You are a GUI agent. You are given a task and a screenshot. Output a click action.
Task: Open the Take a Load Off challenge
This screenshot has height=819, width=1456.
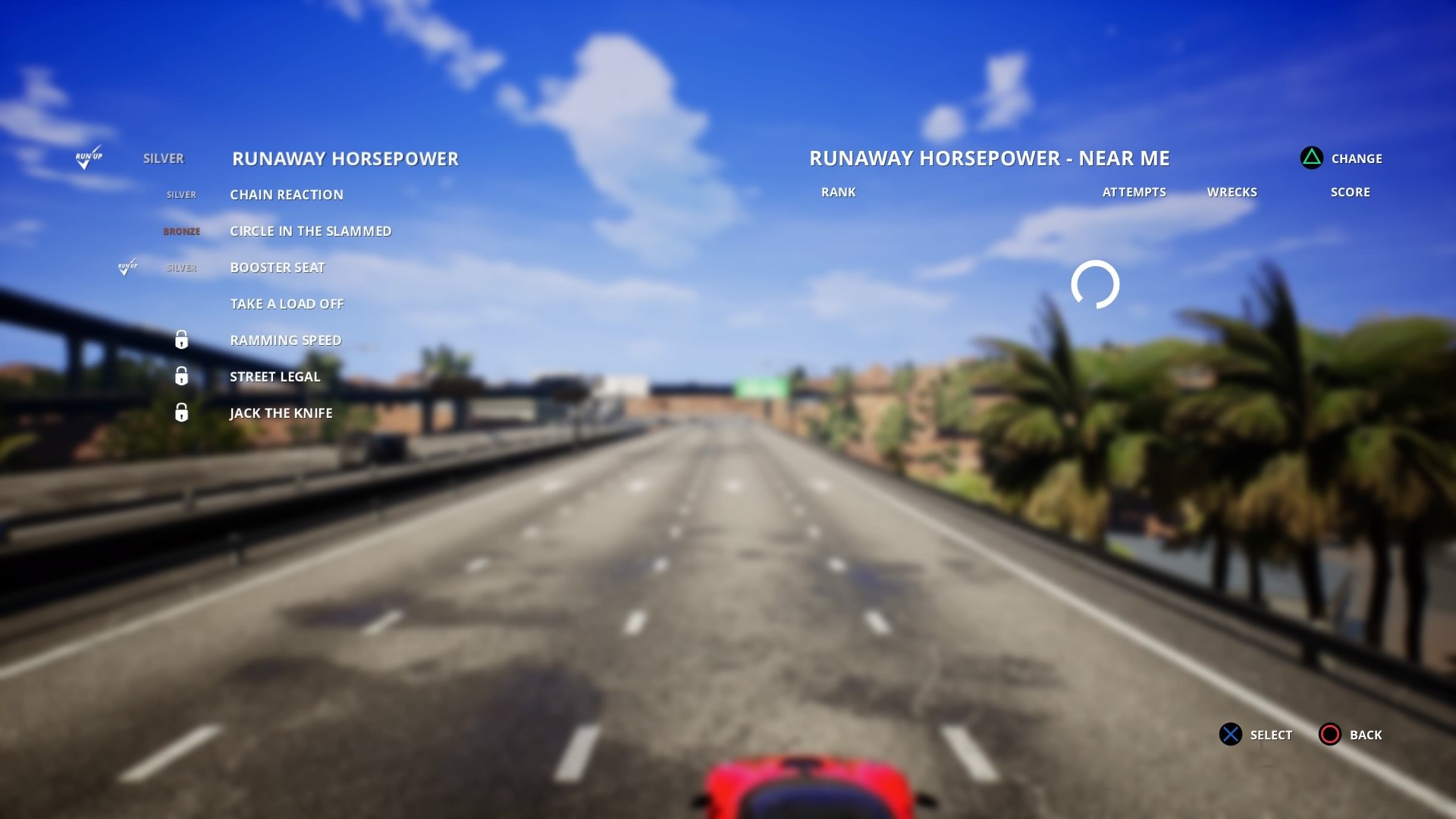pos(287,303)
